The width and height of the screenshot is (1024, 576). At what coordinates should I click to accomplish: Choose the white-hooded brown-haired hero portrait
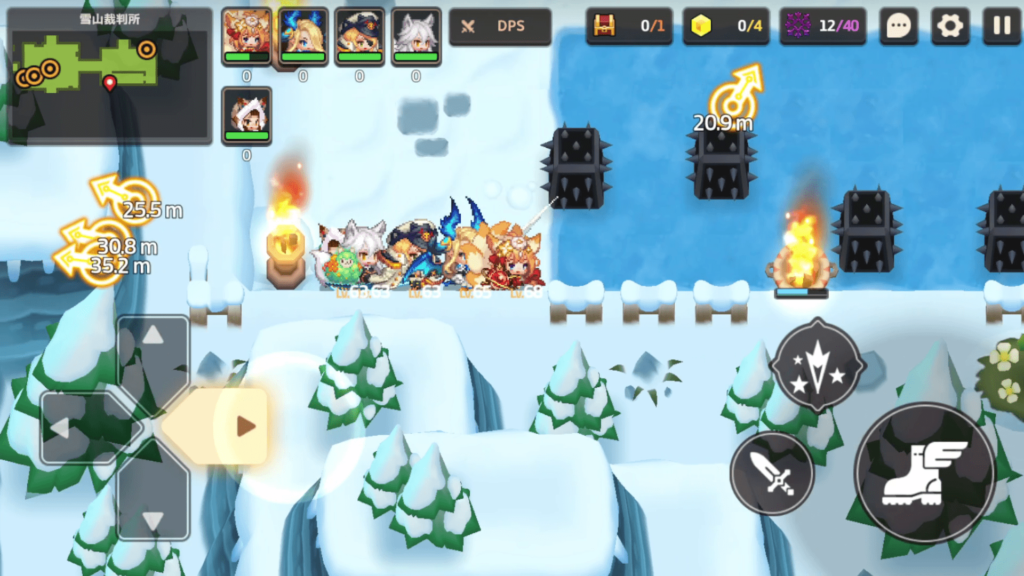[246, 114]
